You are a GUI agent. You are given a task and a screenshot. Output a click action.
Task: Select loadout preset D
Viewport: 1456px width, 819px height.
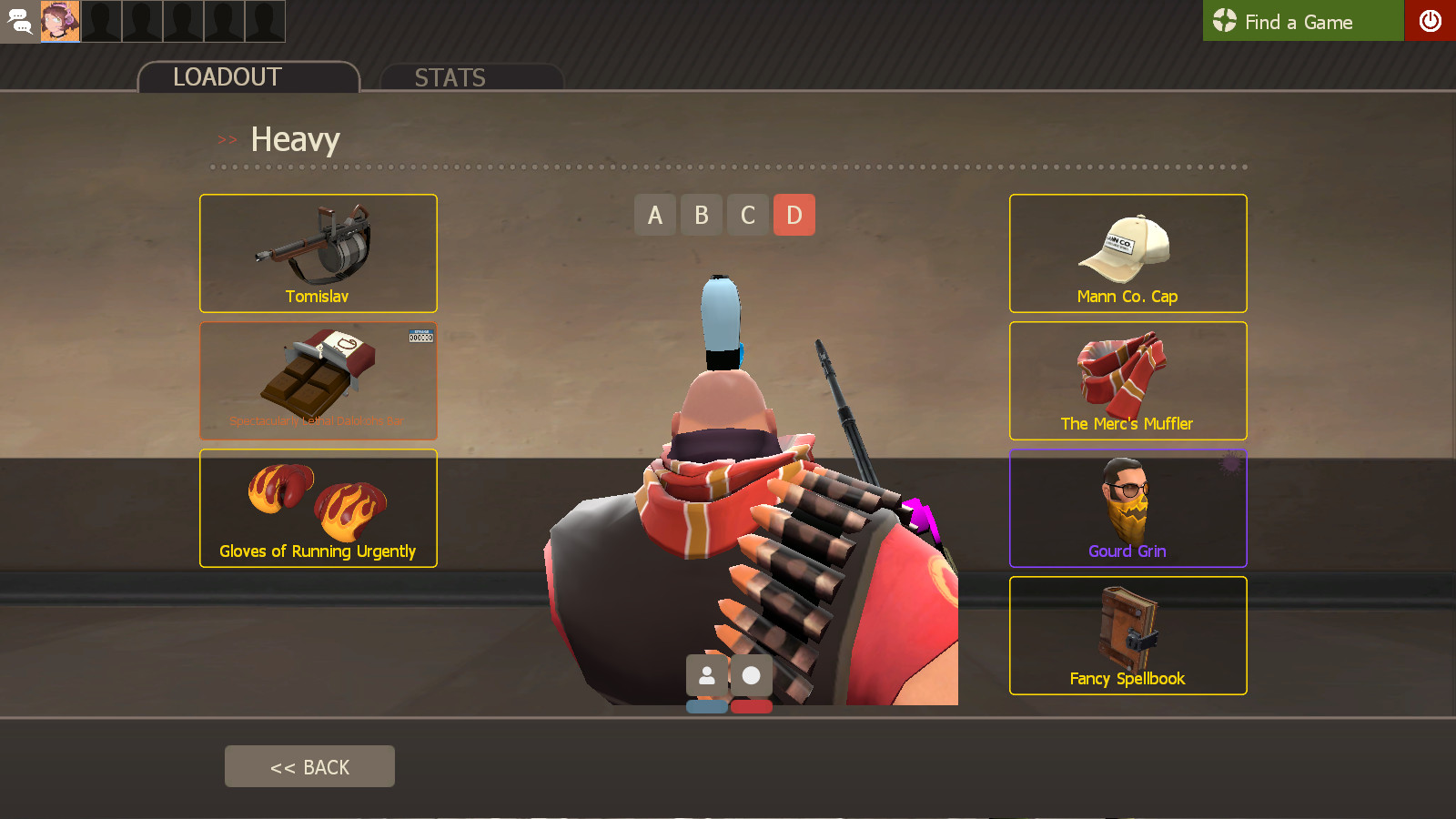pyautogui.click(x=794, y=215)
